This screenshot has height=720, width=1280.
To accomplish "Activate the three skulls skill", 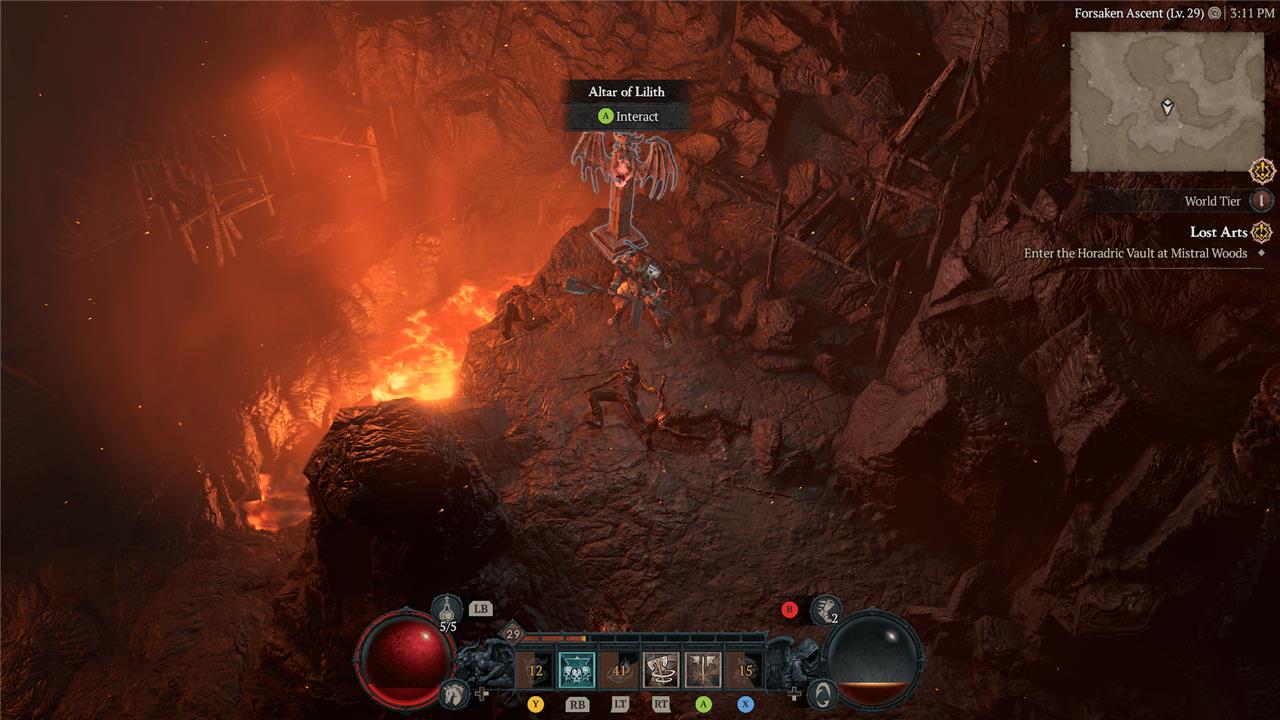I will point(576,670).
